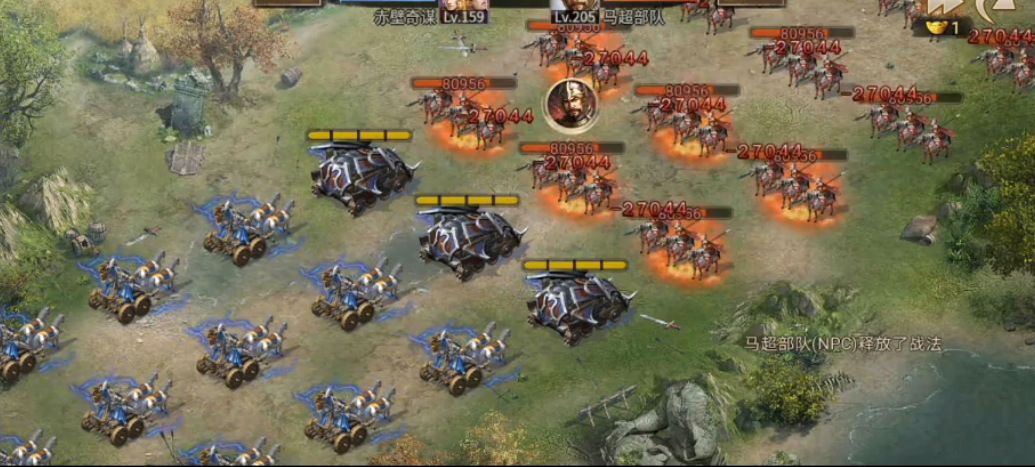Select the round general portrait on the battlefield
Image resolution: width=1035 pixels, height=467 pixels.
click(572, 104)
